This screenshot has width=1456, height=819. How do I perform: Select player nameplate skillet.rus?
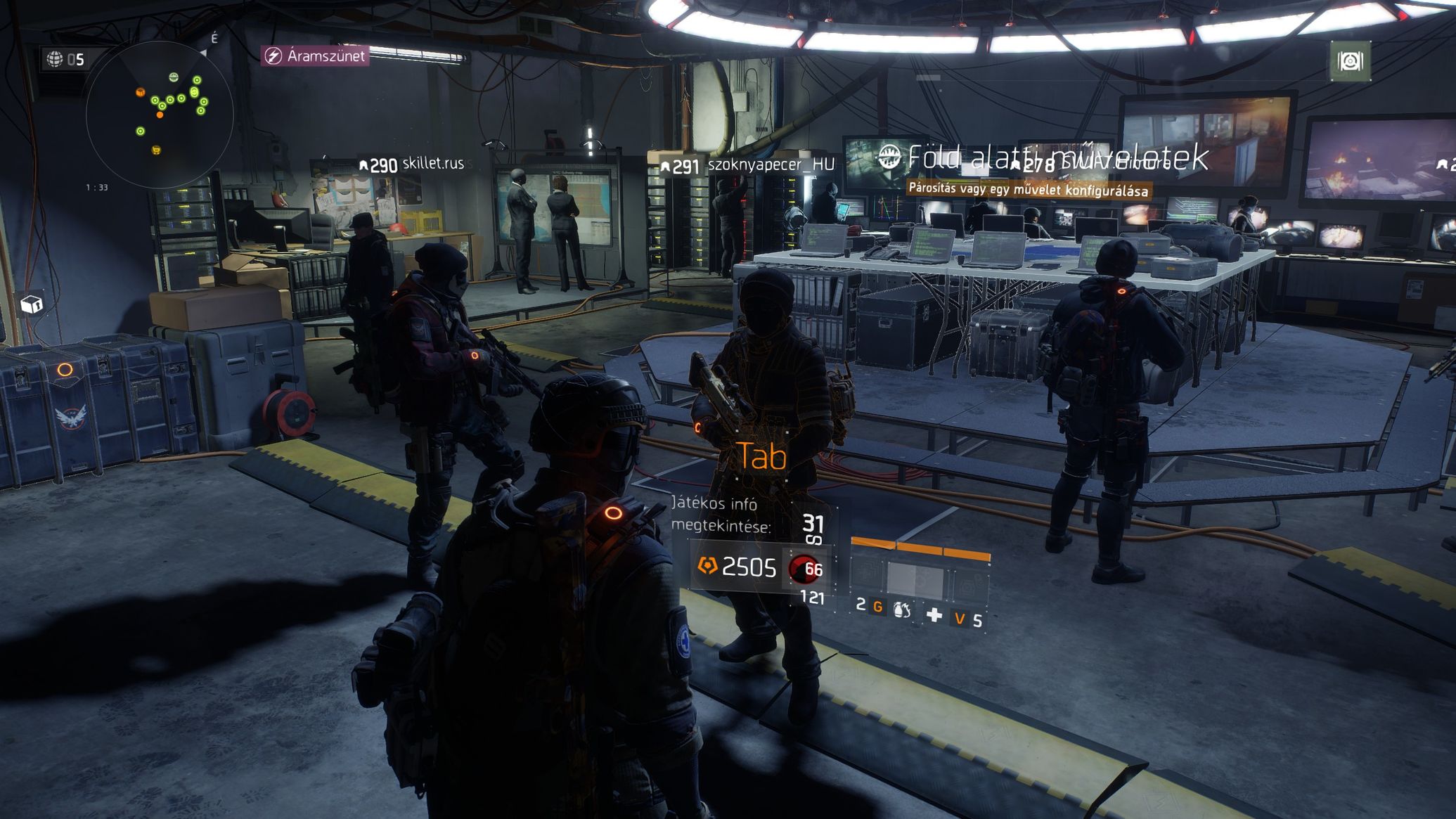tap(412, 165)
